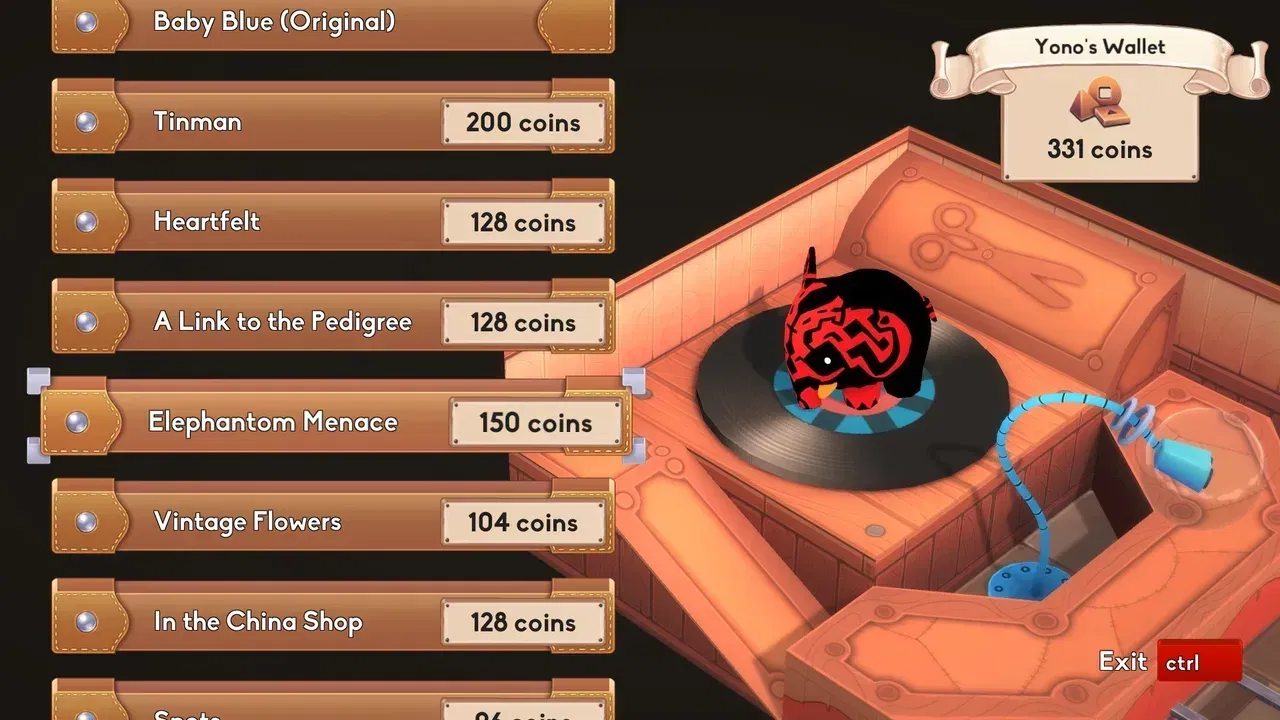Click the Yono's Wallet banner scroll
The image size is (1280, 720).
point(1100,46)
